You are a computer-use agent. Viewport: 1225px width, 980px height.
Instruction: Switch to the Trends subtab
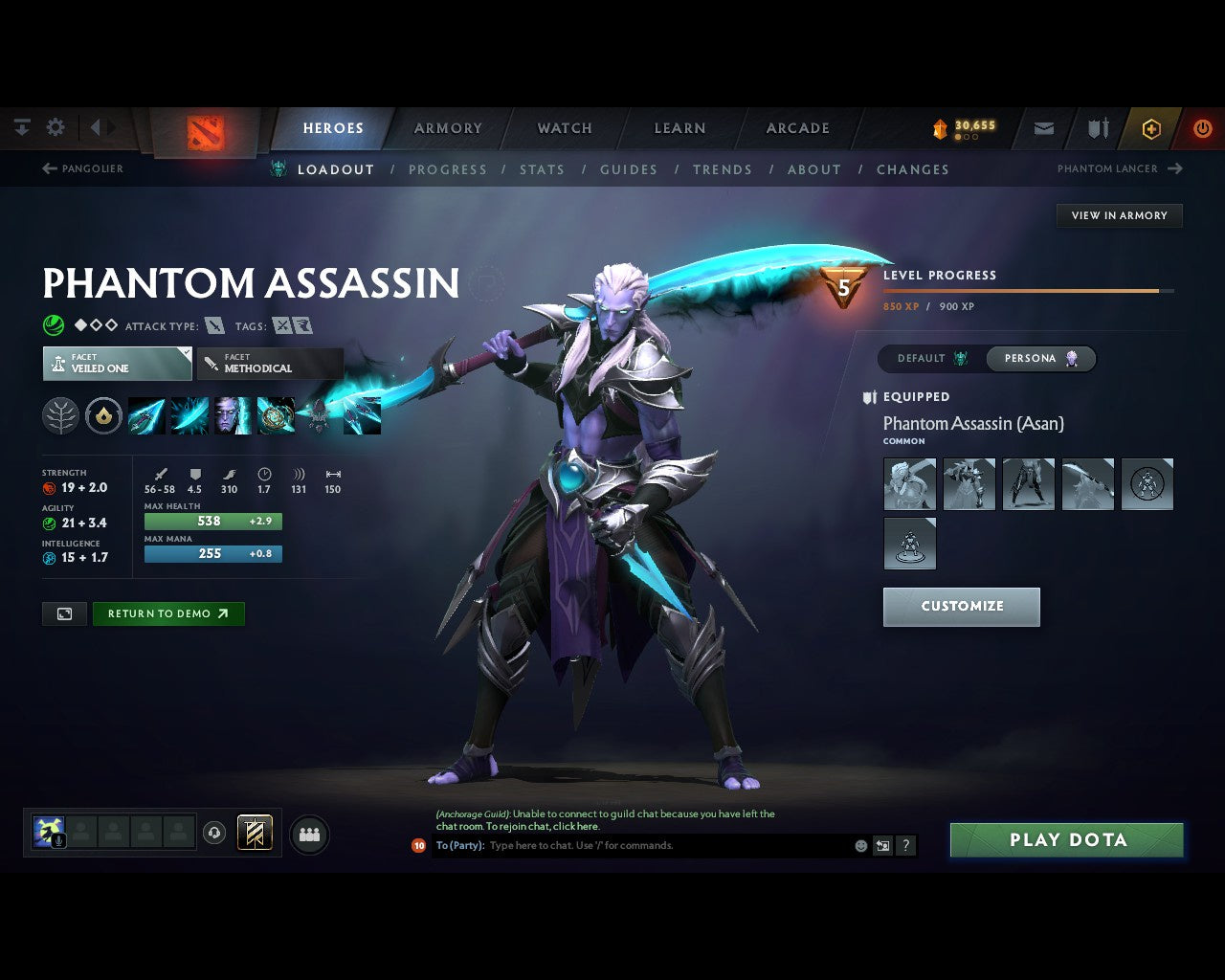722,169
